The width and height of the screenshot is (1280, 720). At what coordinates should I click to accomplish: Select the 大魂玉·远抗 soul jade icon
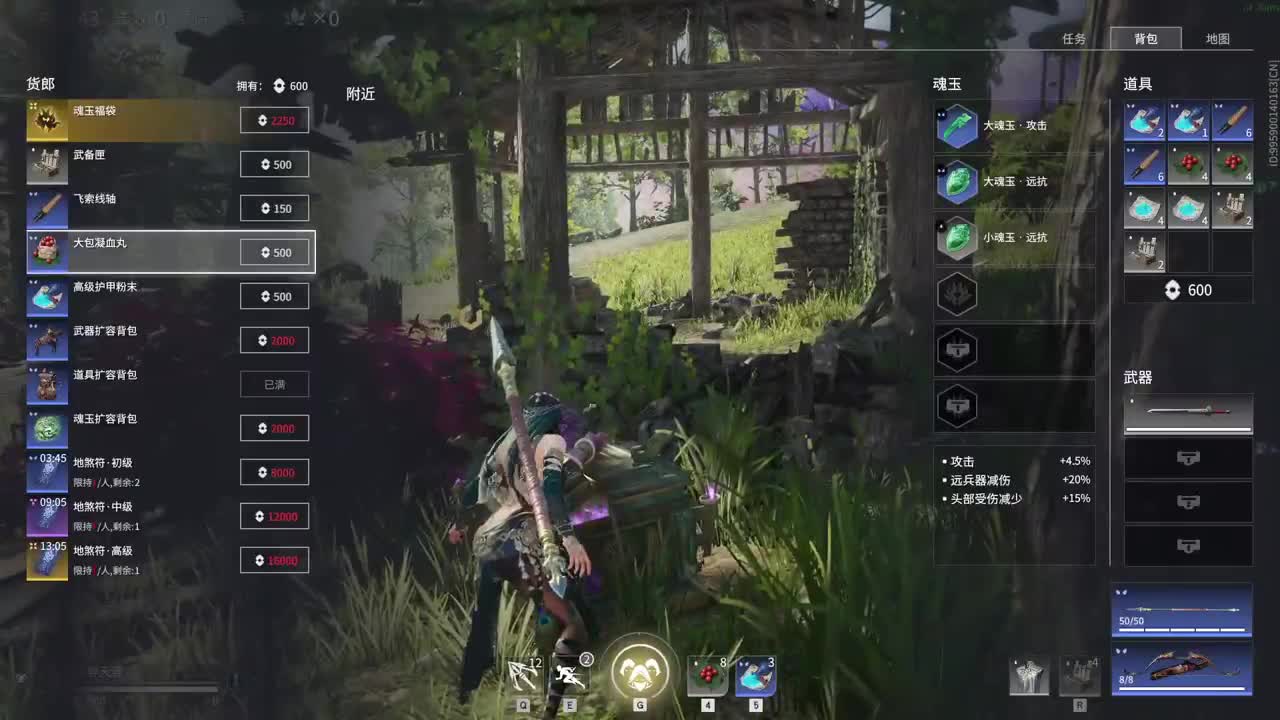point(957,181)
